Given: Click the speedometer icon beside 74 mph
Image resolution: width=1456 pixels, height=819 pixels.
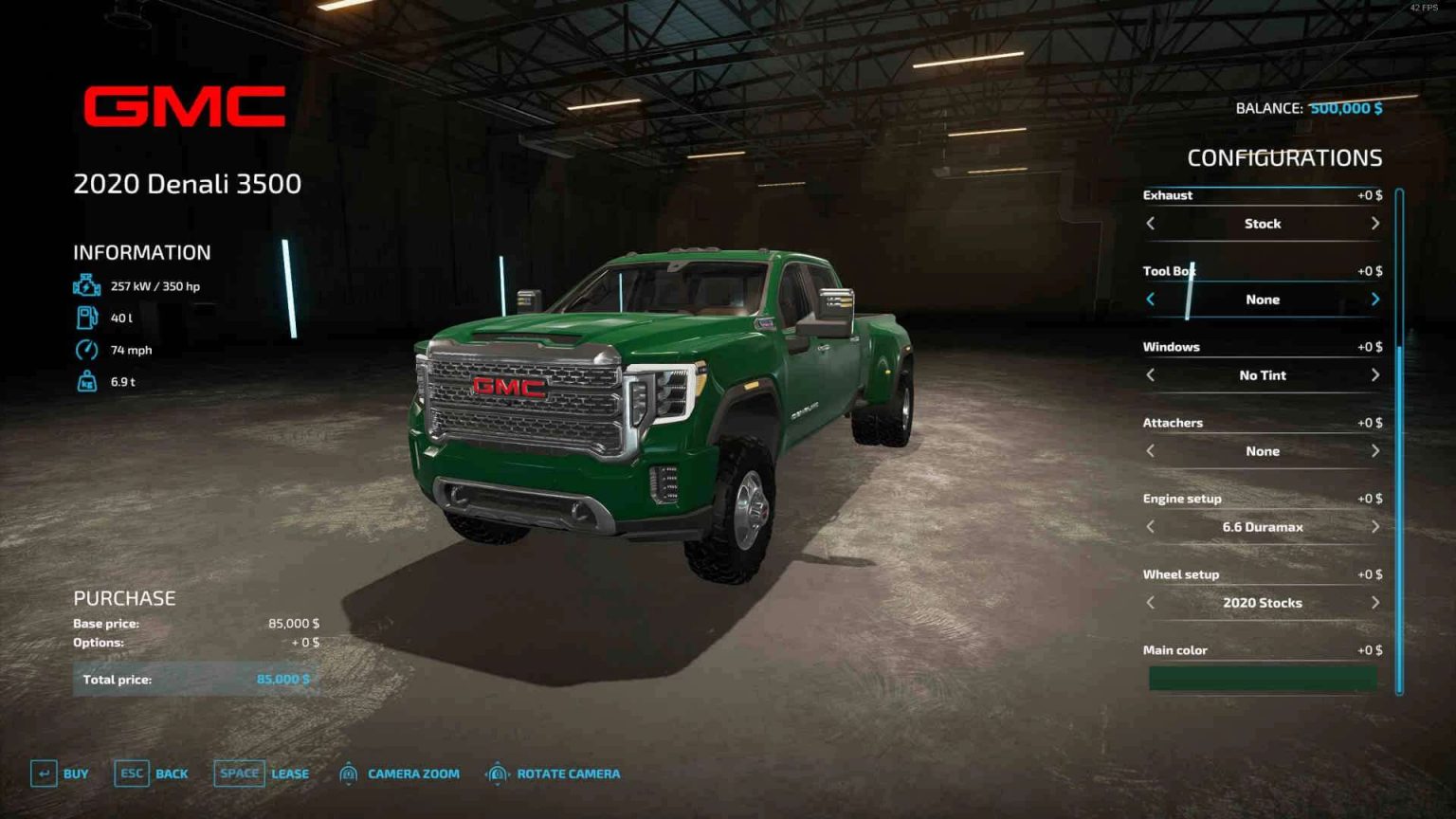Looking at the screenshot, I should pos(84,349).
